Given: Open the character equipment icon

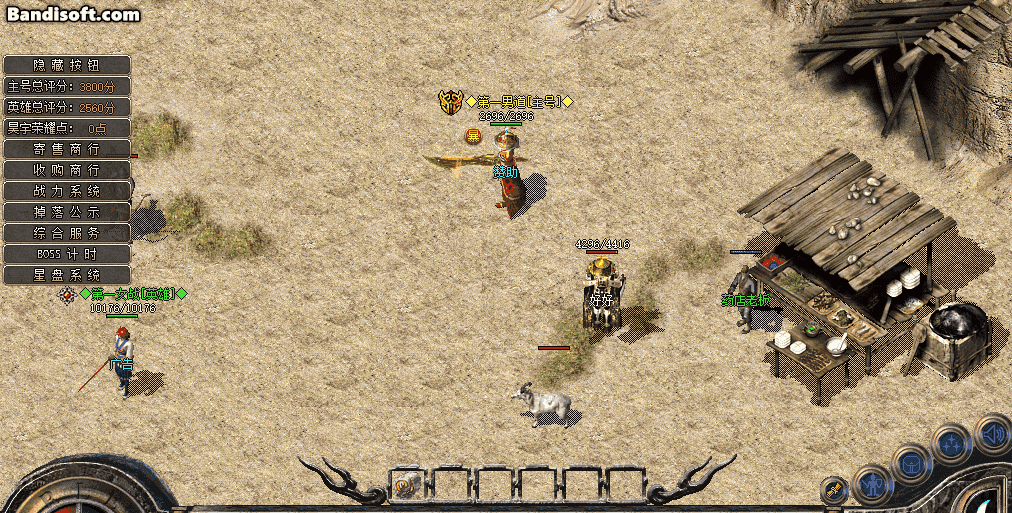Looking at the screenshot, I should (x=873, y=484).
